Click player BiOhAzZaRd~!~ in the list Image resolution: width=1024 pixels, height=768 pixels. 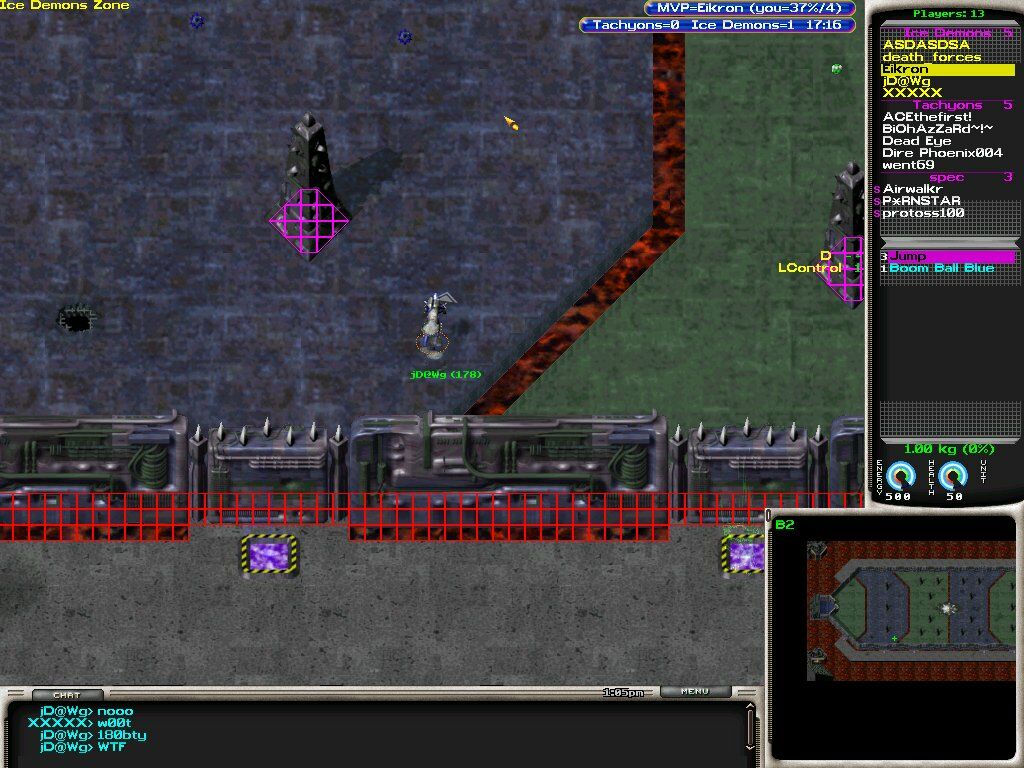[x=937, y=129]
